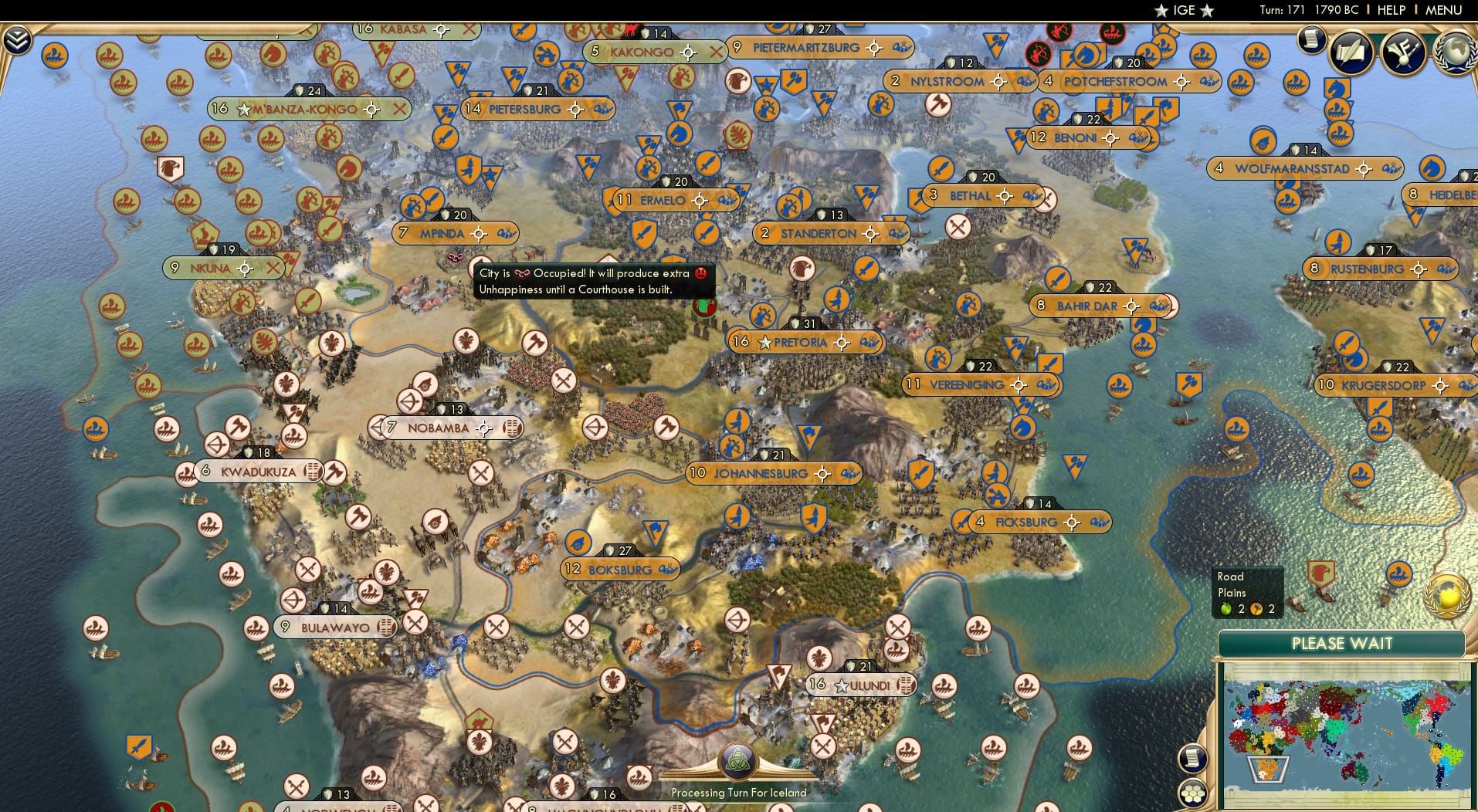1478x812 pixels.
Task: Open the MENU from the top bar
Action: tap(1445, 10)
